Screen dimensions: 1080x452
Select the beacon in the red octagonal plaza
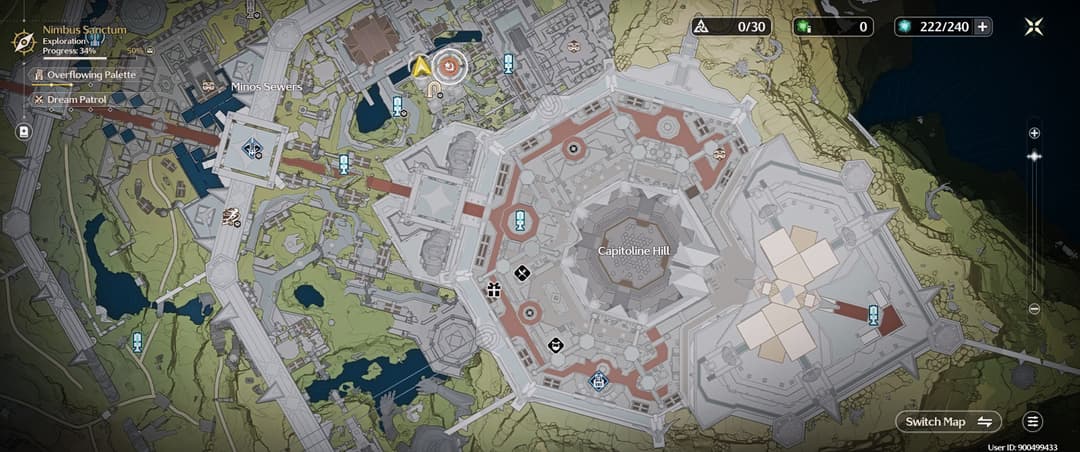tap(520, 221)
